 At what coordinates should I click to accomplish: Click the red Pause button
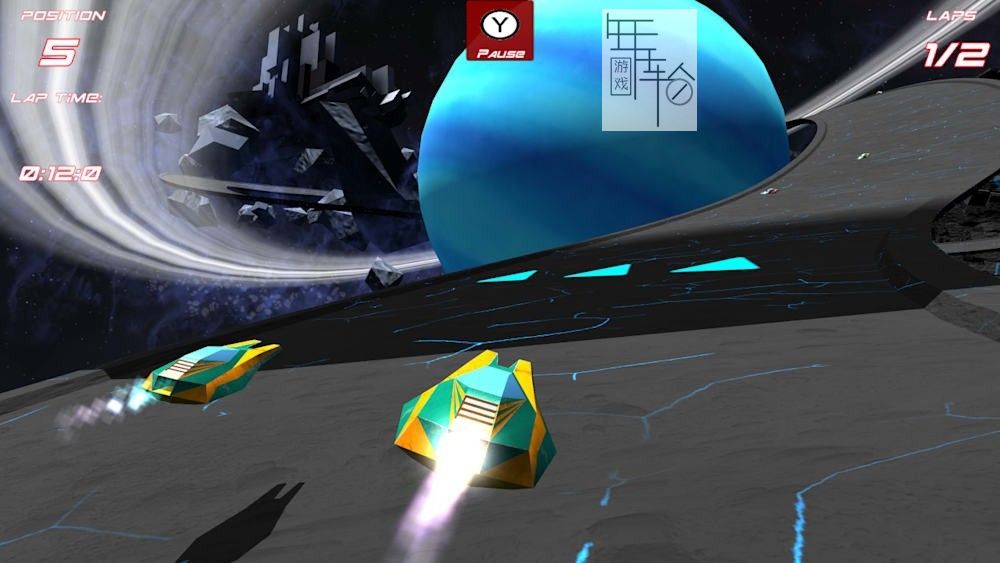pos(499,31)
